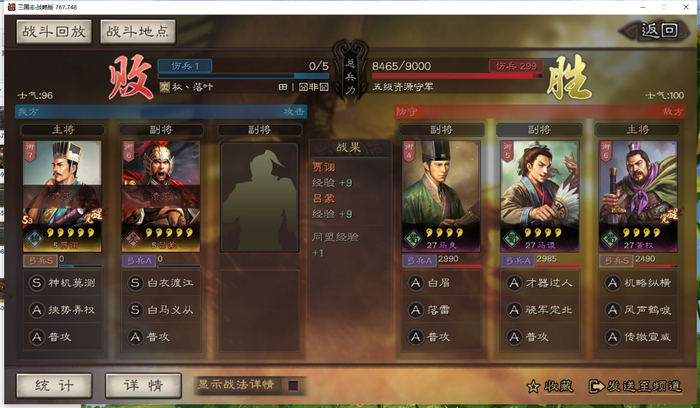Screen dimensions: 700x408
Task: Inspect the 风声鹤唳 tactic entry
Action: [635, 310]
